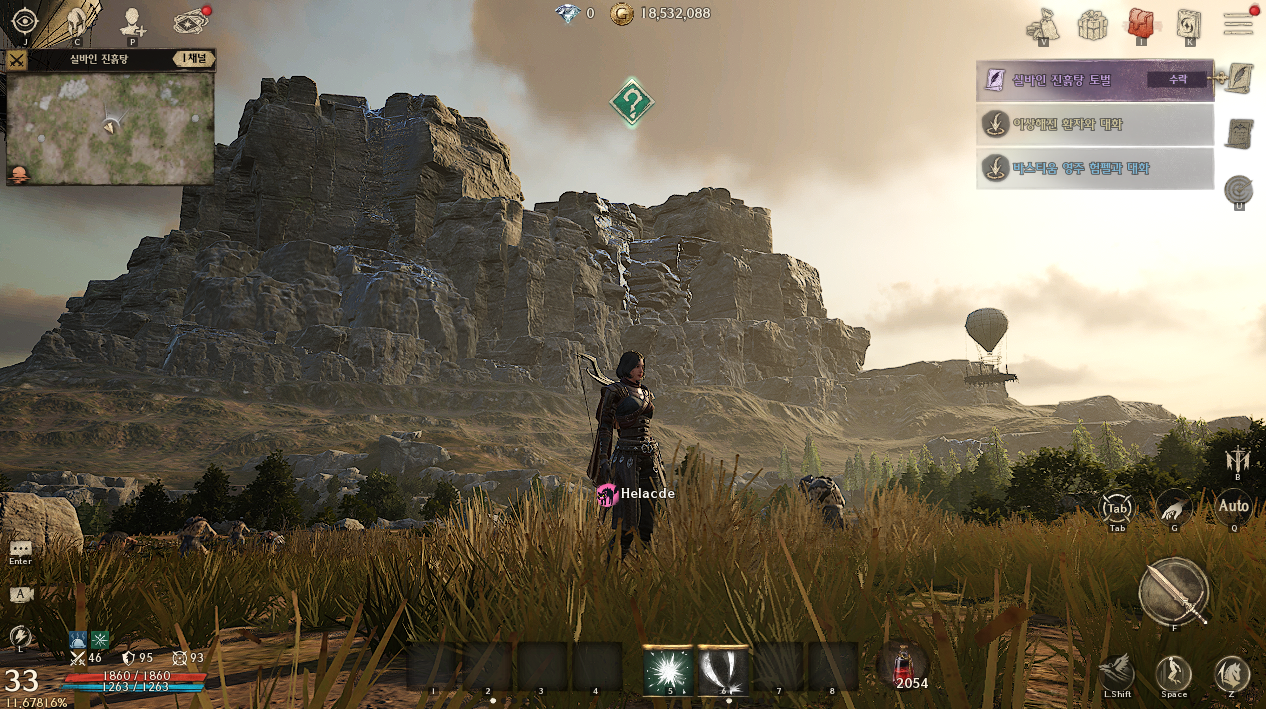
Task: Open the chat window bubble icon
Action: click(21, 549)
